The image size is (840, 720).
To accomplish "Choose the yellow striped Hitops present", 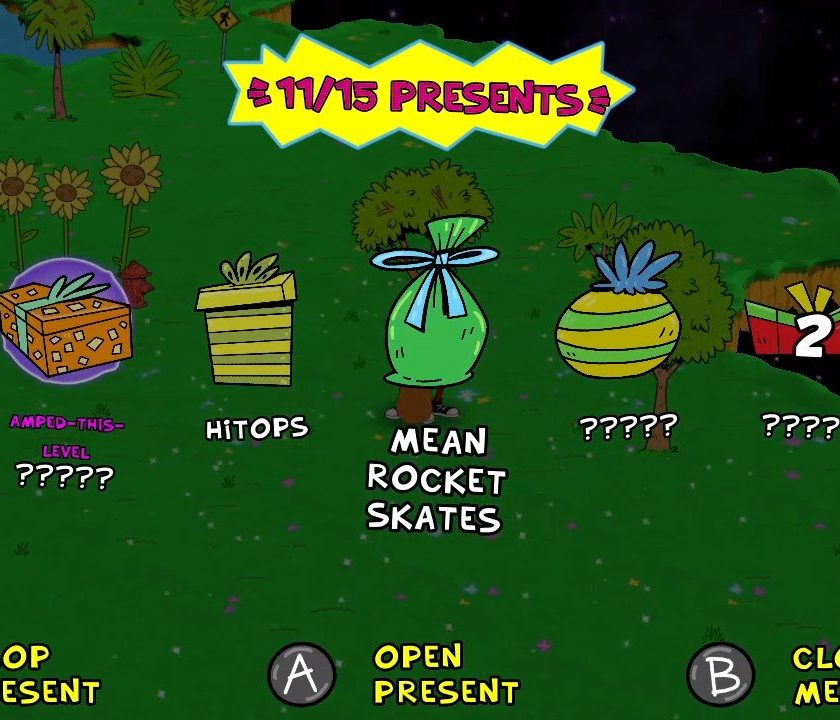I will click(x=246, y=328).
